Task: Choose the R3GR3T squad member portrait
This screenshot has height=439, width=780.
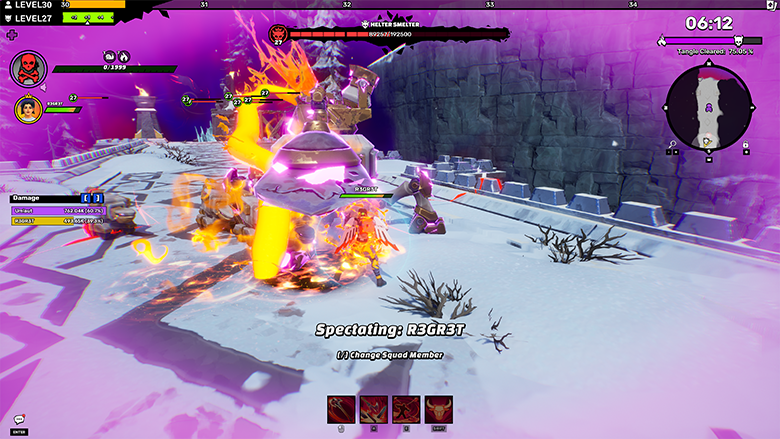Action: click(27, 108)
